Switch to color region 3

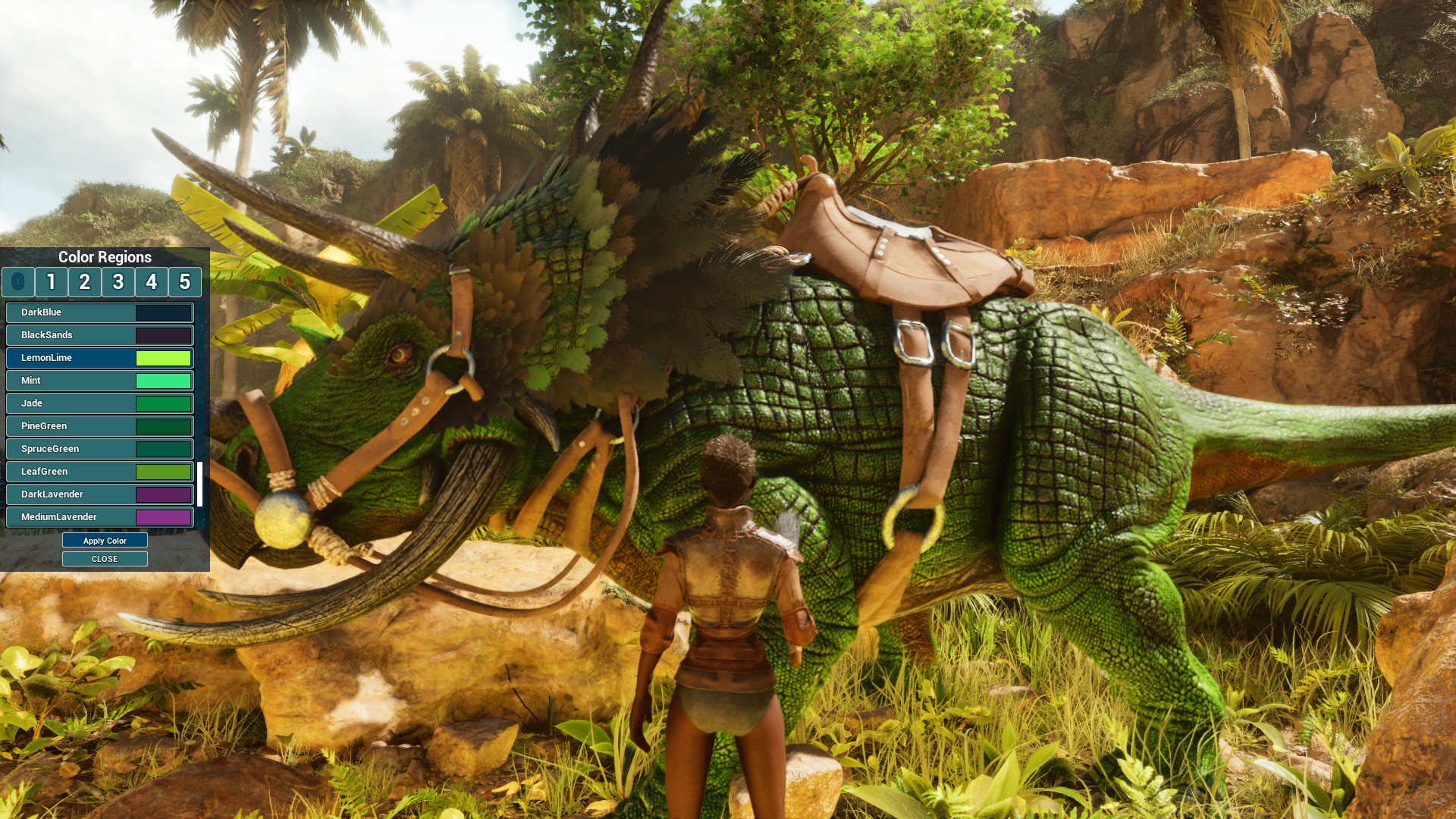coord(118,282)
